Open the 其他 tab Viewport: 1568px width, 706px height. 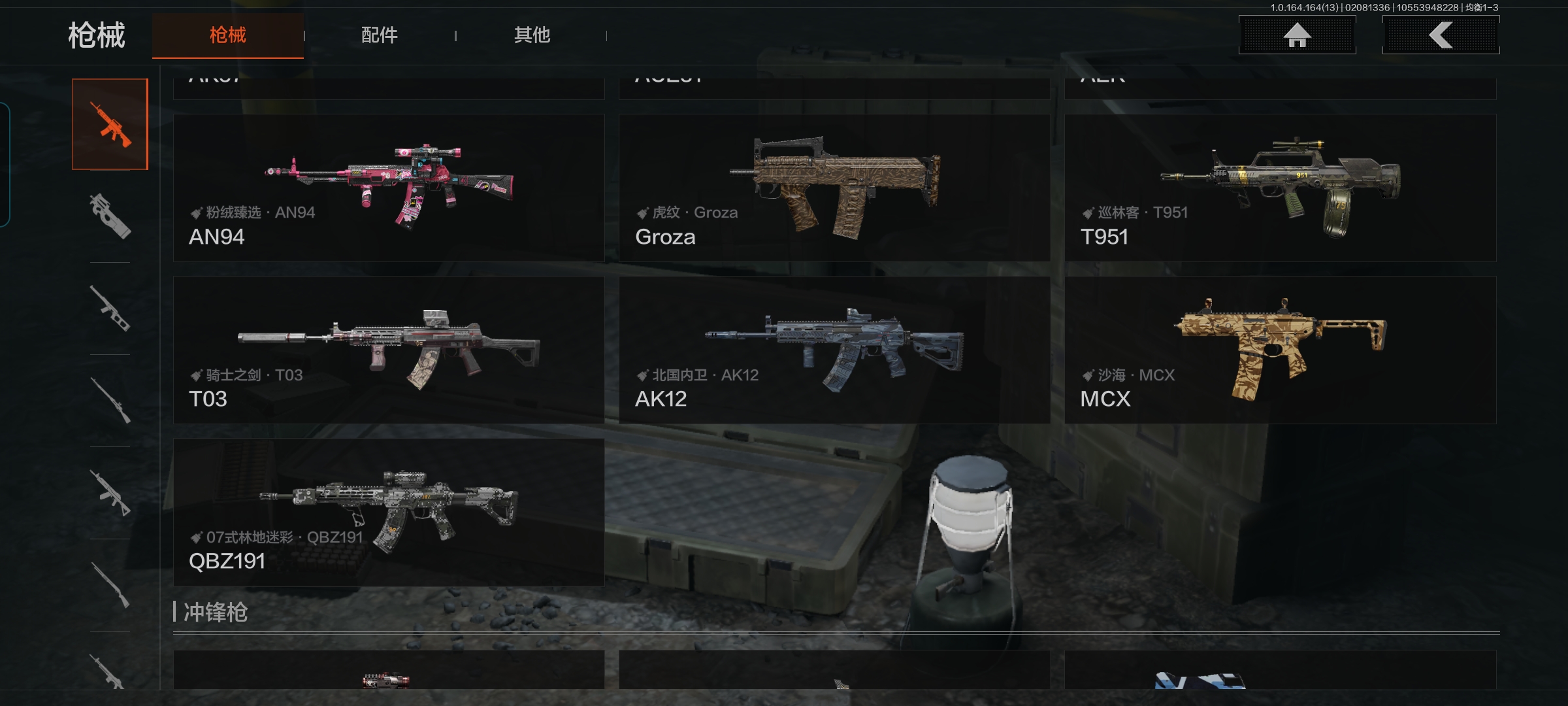[532, 35]
